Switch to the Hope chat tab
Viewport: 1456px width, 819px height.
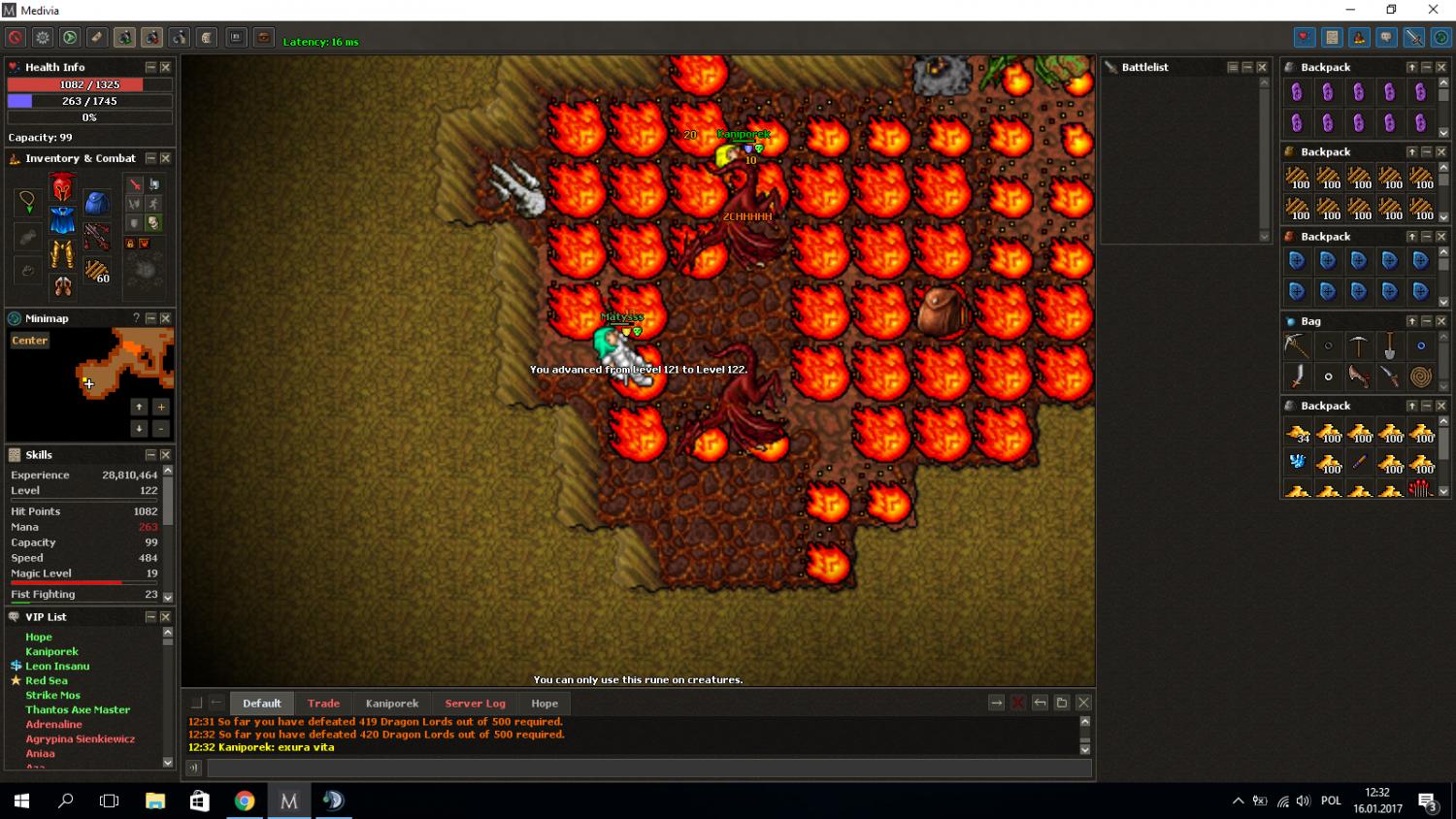[545, 704]
